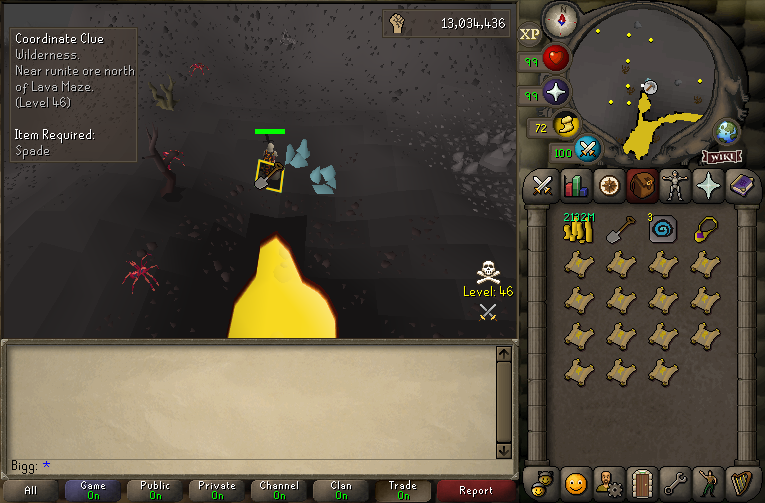Switch to the Magic spellbook tab
Image resolution: width=765 pixels, height=503 pixels.
point(740,185)
